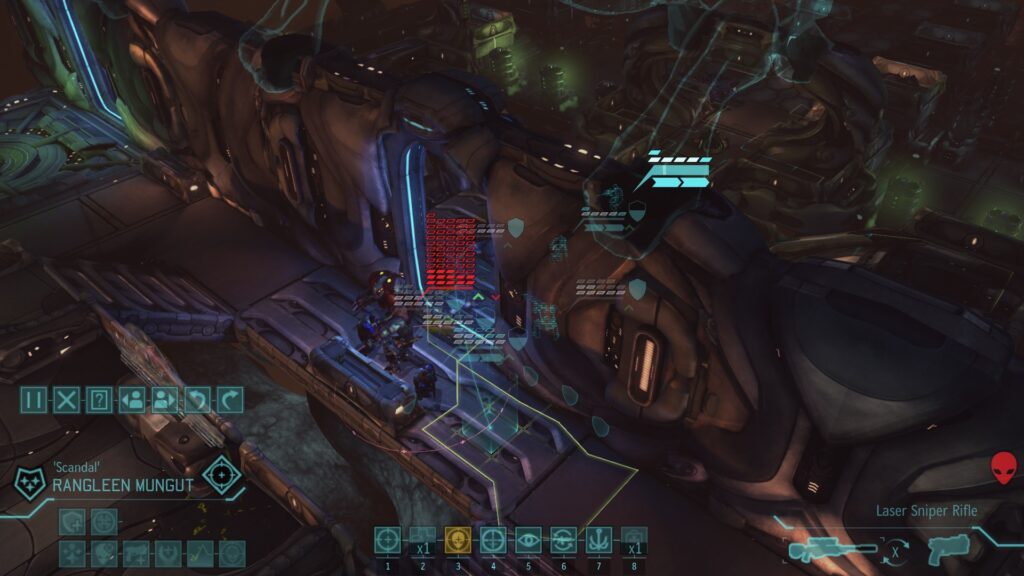Activate the circle-and-cross ability in slot 4
Viewport: 1024px width, 576px height.
[493, 540]
